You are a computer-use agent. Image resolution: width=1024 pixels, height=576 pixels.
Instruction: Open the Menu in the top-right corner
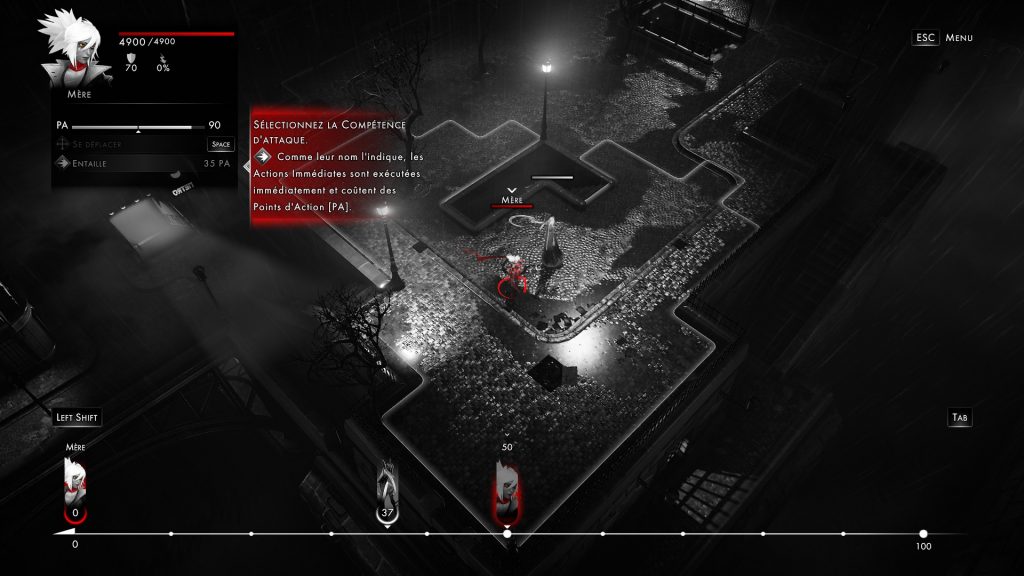943,38
